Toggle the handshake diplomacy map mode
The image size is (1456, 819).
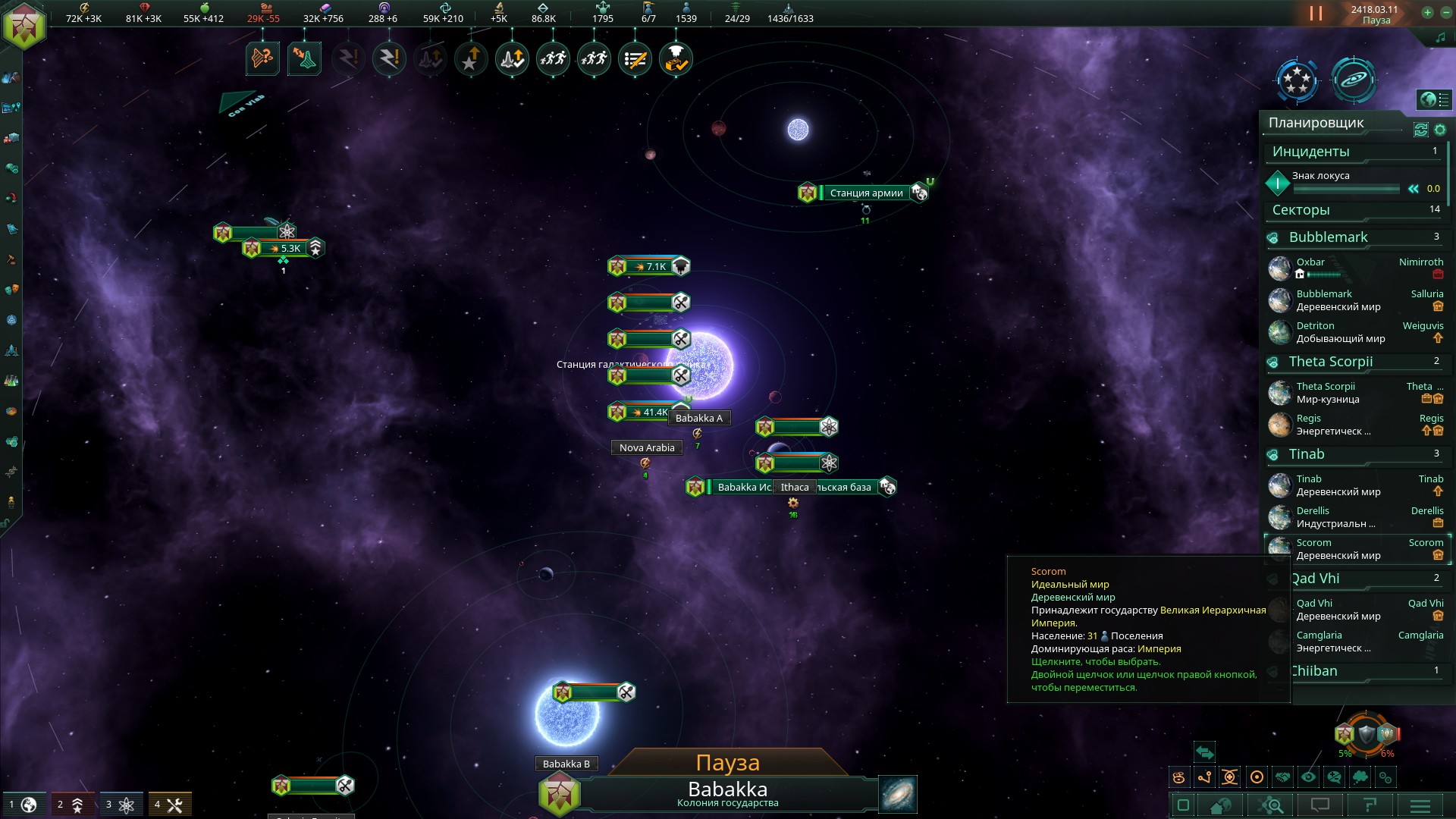pos(1282,777)
